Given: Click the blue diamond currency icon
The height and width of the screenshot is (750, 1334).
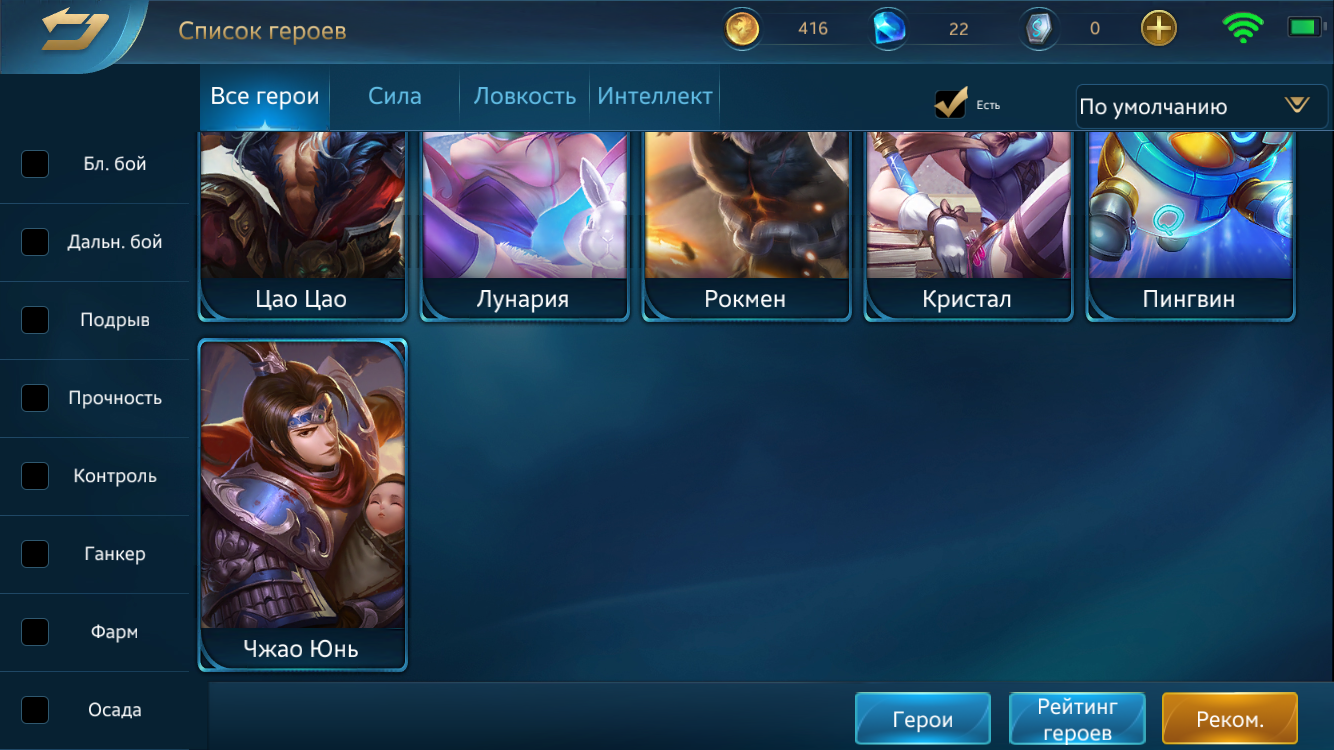Looking at the screenshot, I should click(x=889, y=28).
